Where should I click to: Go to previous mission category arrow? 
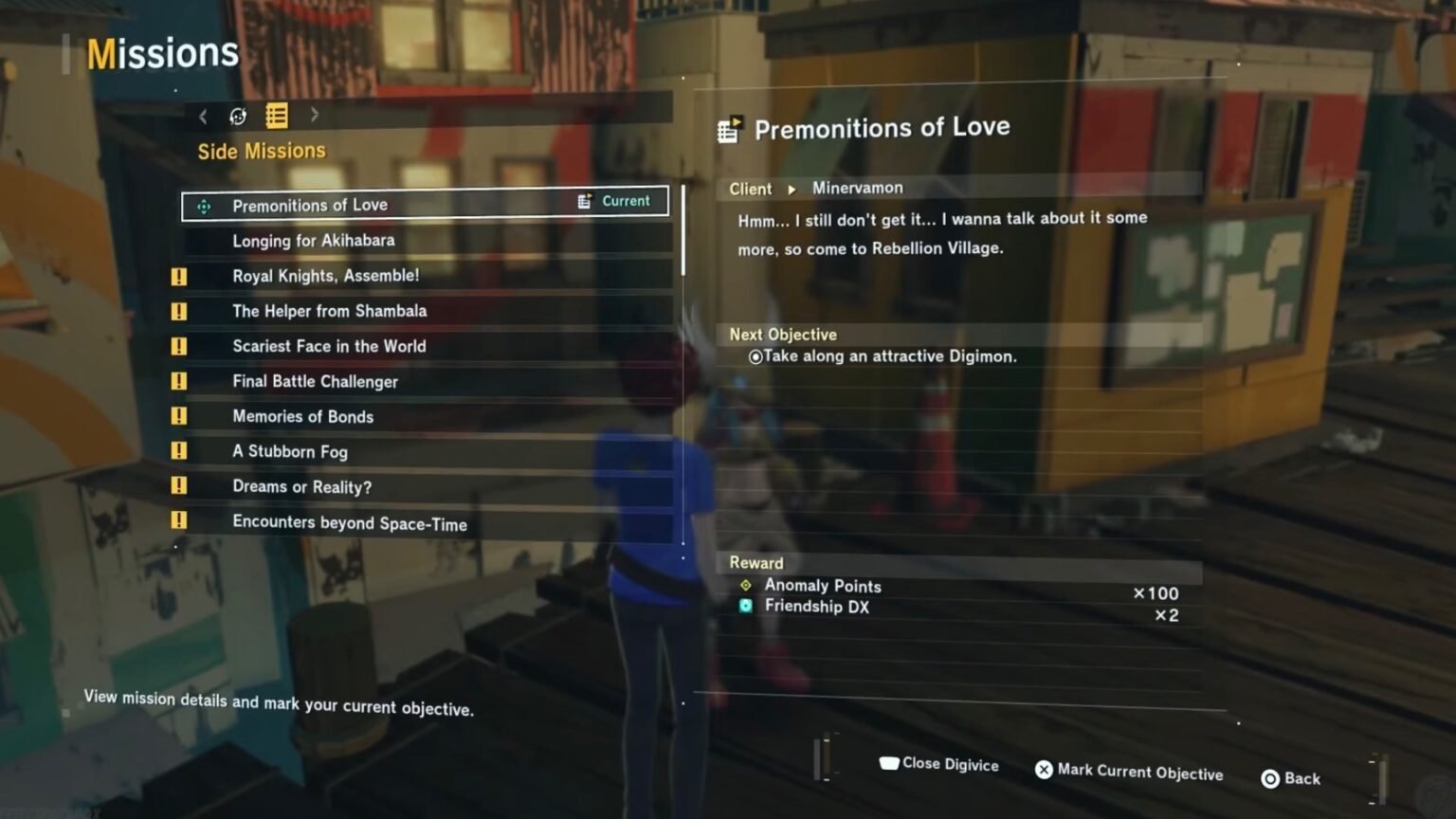[203, 116]
